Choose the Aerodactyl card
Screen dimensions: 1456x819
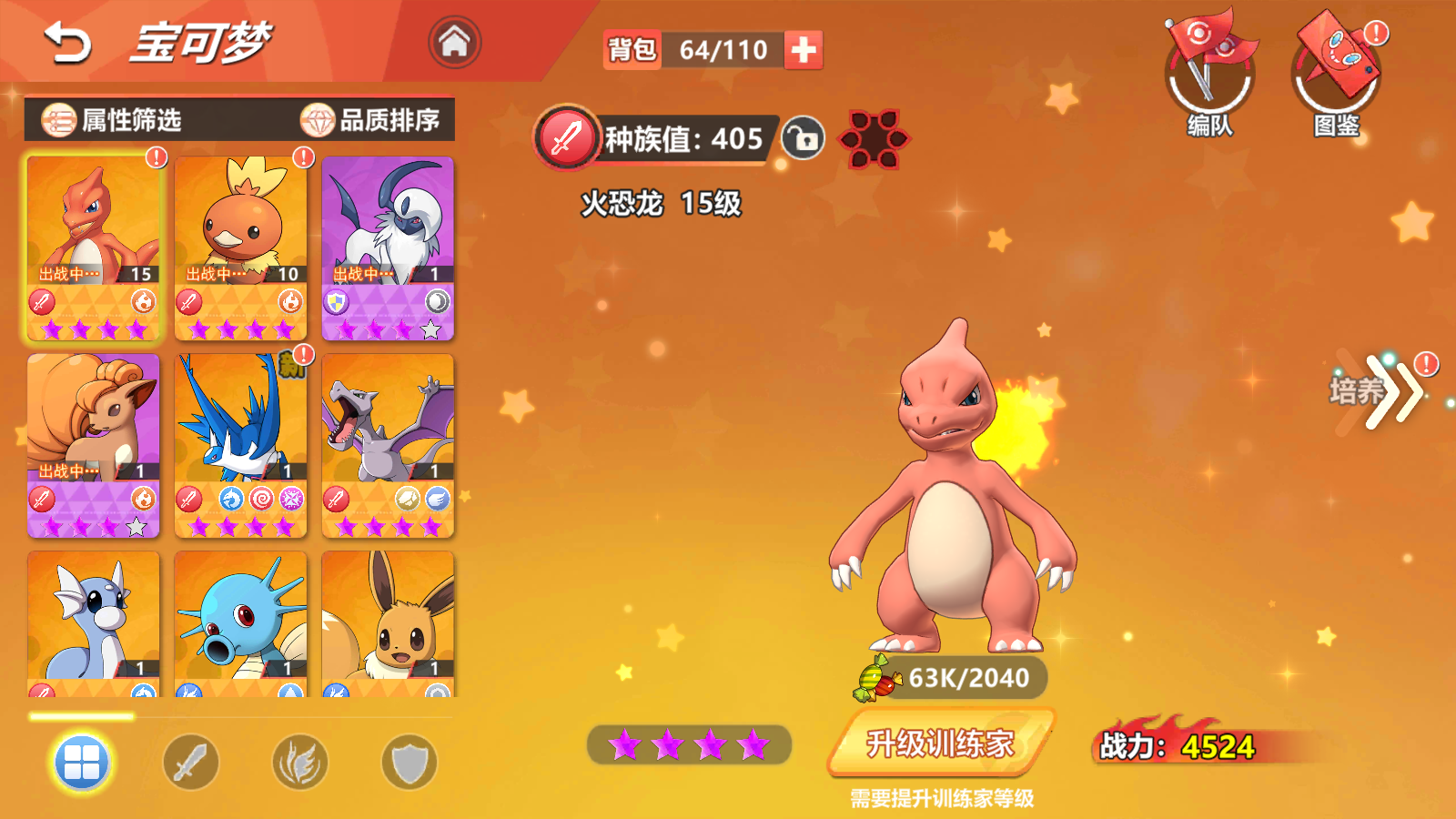388,444
